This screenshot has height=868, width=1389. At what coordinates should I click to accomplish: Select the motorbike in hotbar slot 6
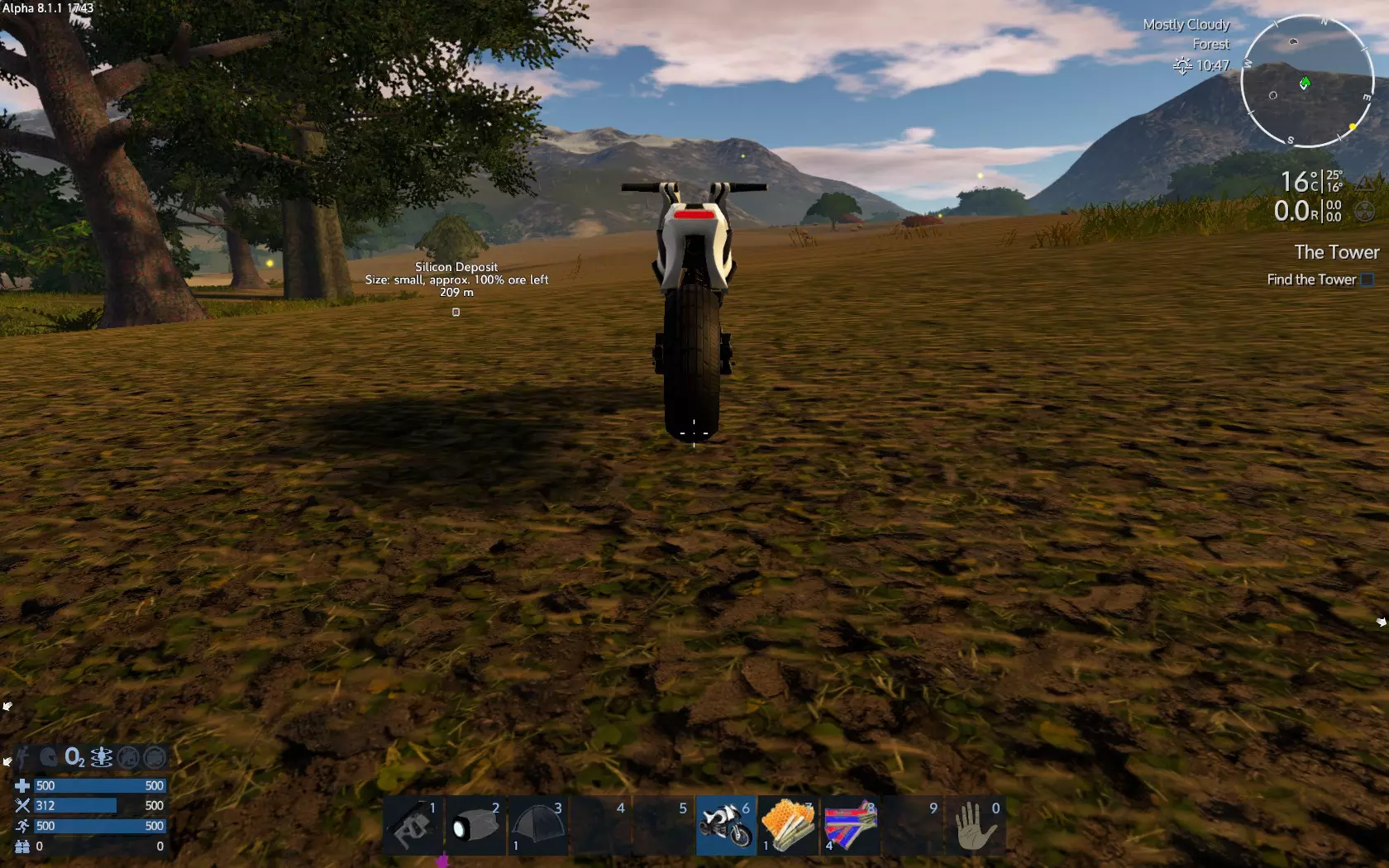tap(725, 825)
